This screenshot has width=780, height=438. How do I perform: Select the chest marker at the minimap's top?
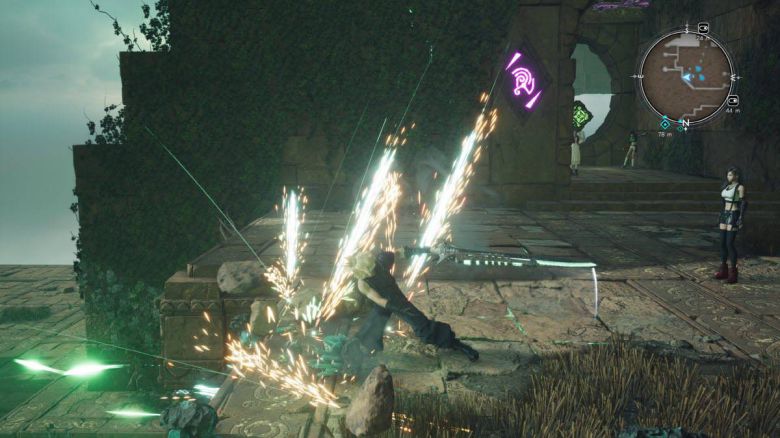[x=704, y=28]
